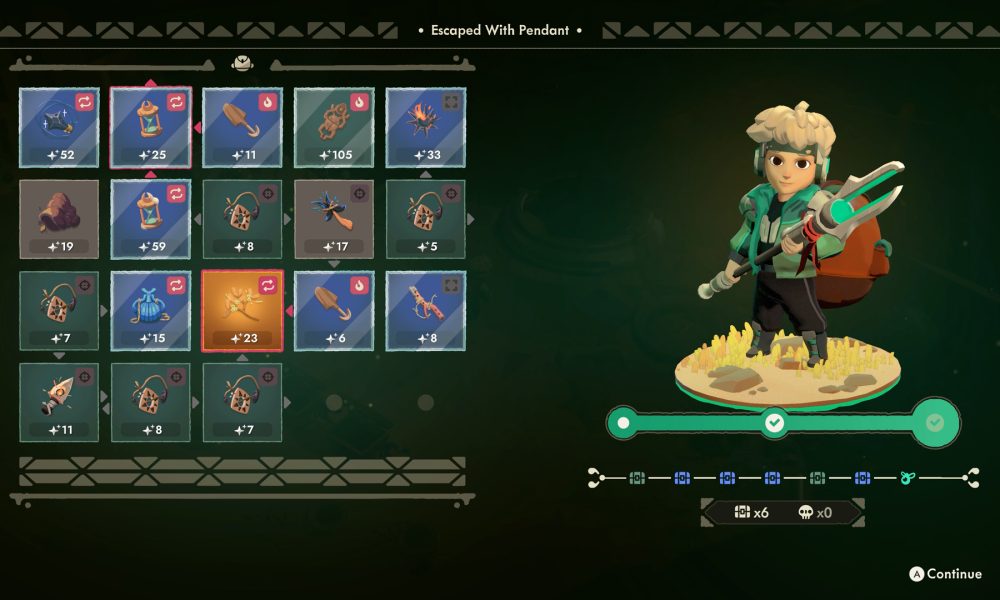Choose the brown rock pile worth 19
Screen dimensions: 1000x600
coord(60,219)
